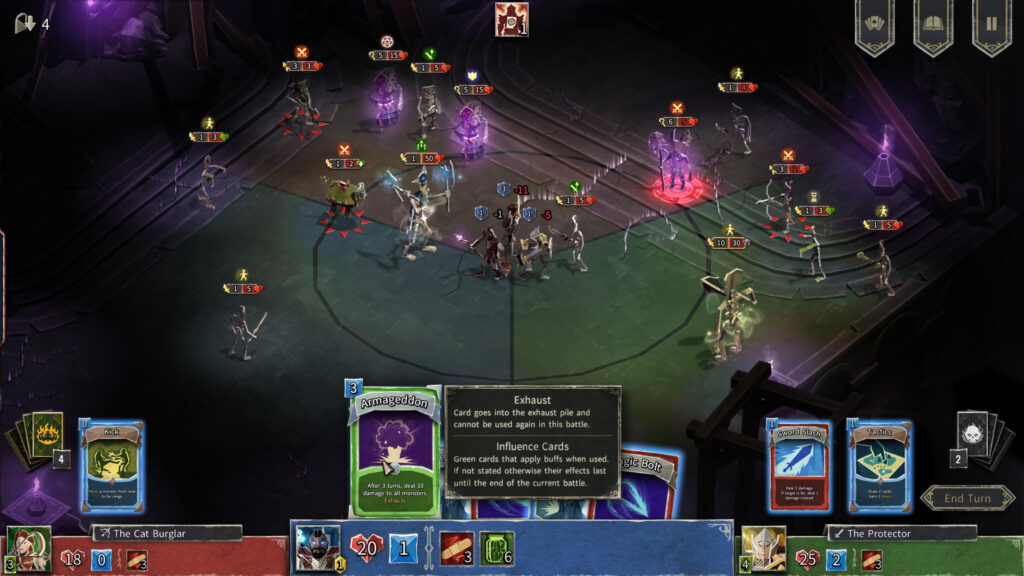The image size is (1024, 576).
Task: Select the Protector portrait
Action: 762,548
